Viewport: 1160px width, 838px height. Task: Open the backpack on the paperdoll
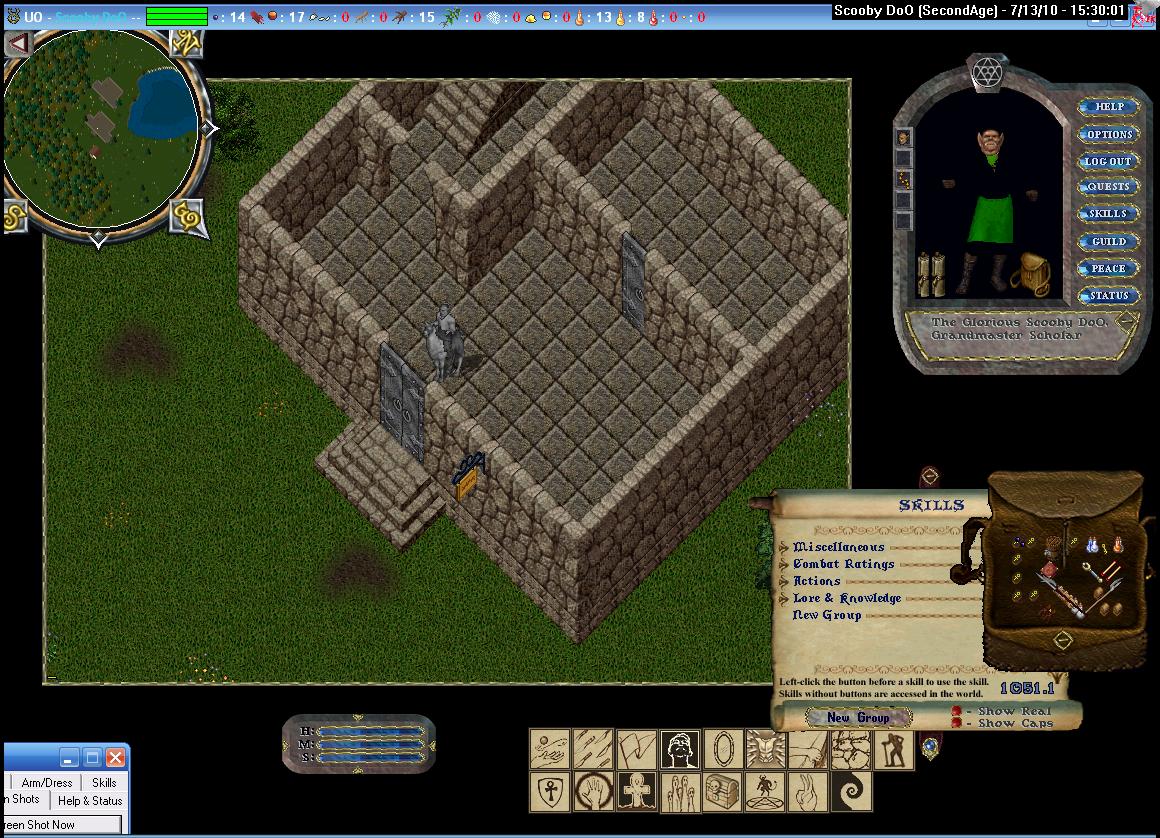[1030, 273]
